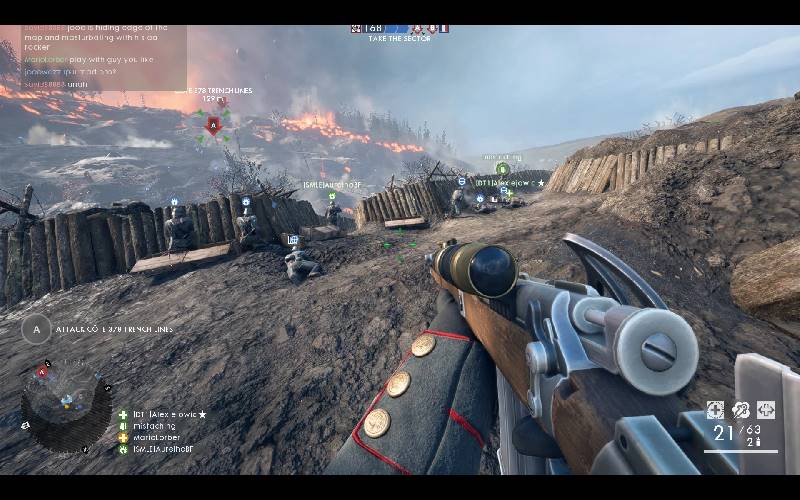Choose the rifle grenade gadget icon
This screenshot has height=500, width=800.
tap(741, 410)
